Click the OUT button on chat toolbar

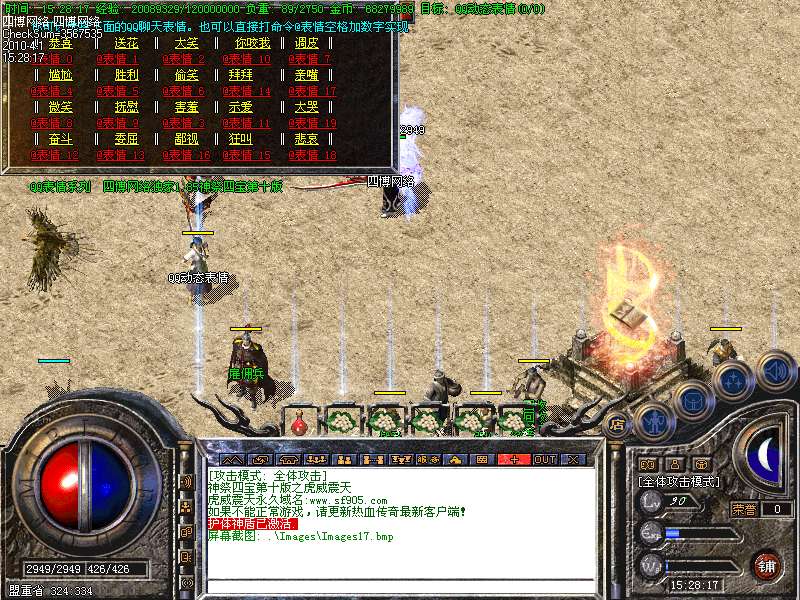[x=545, y=459]
